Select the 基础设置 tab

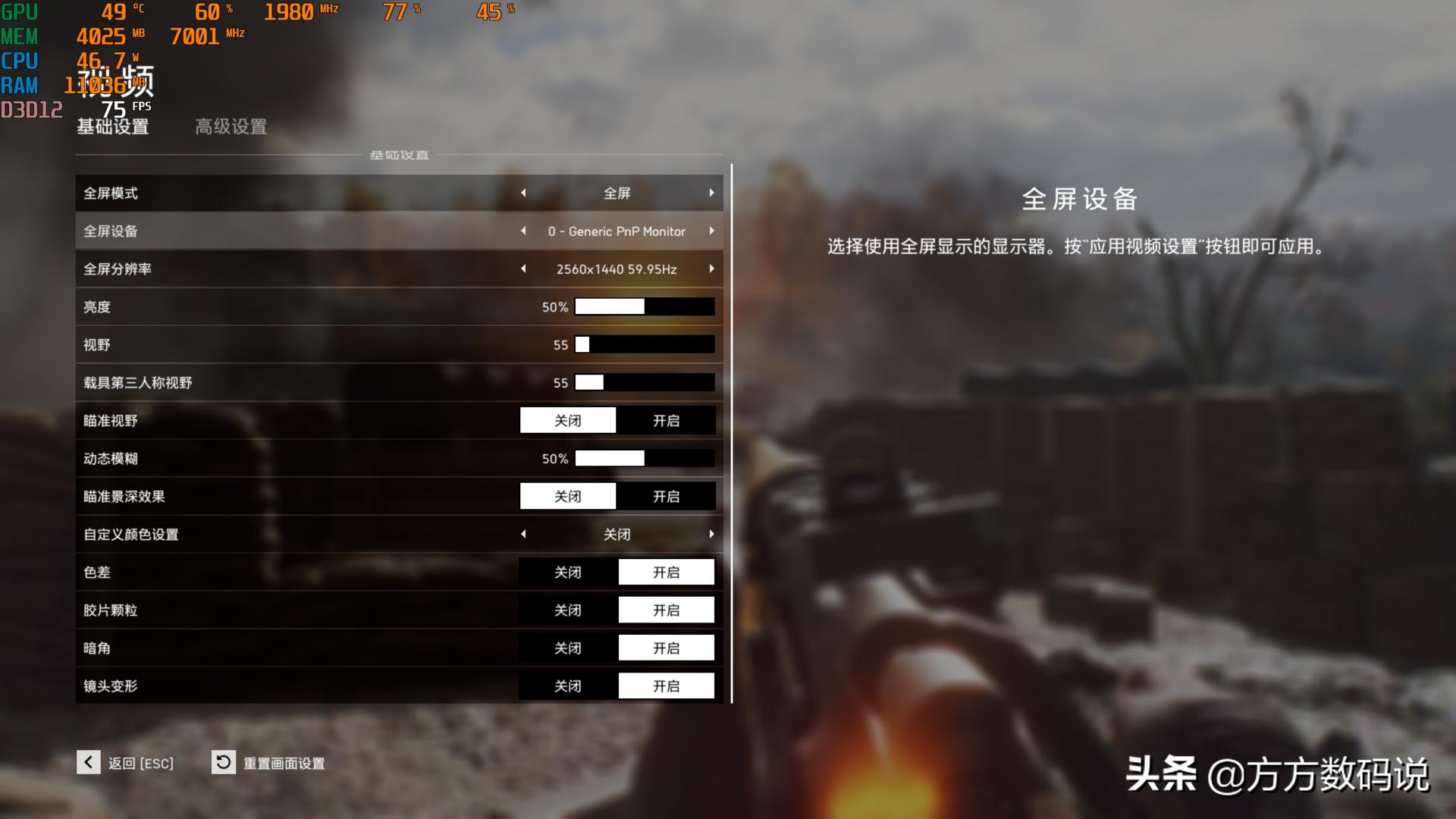pyautogui.click(x=111, y=127)
